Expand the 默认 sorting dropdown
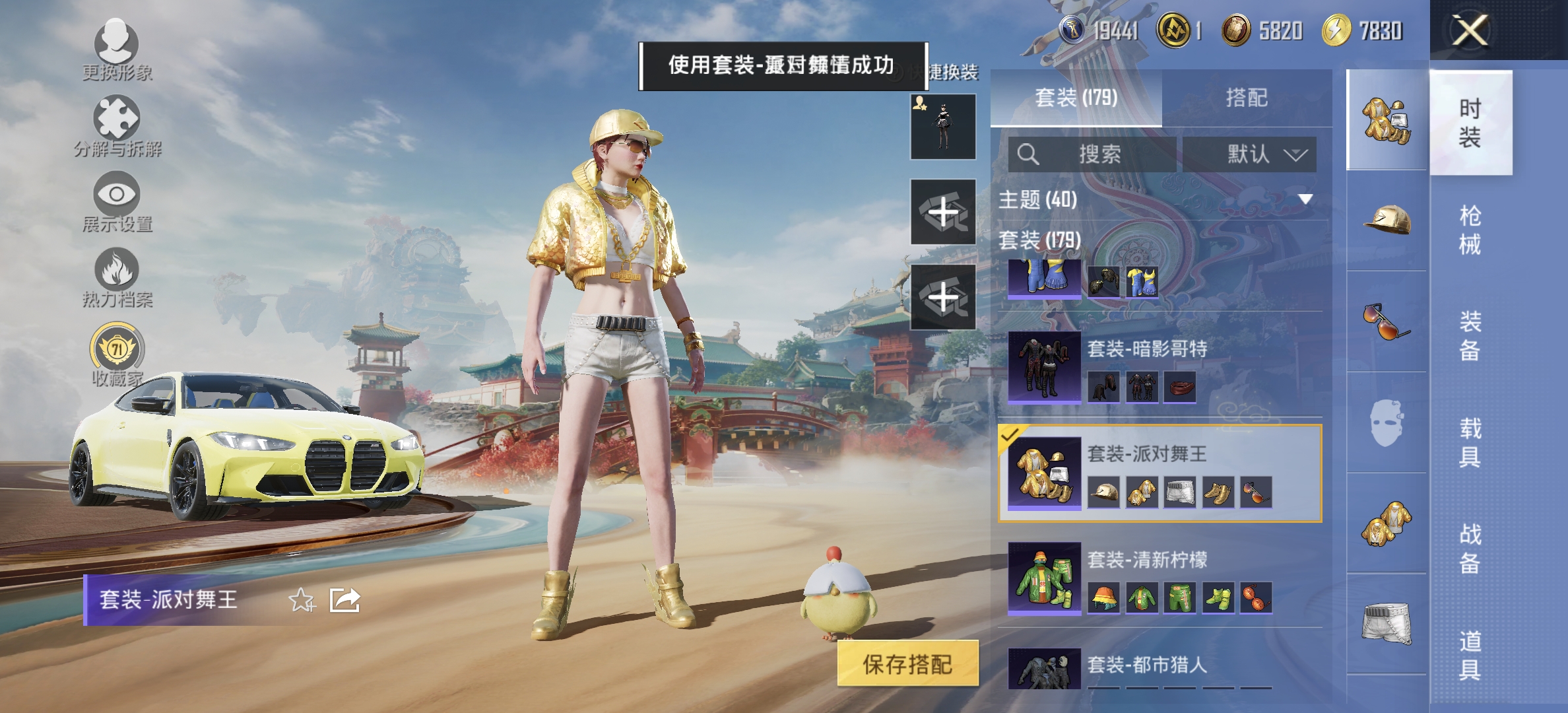This screenshot has width=1568, height=713. pos(1251,154)
